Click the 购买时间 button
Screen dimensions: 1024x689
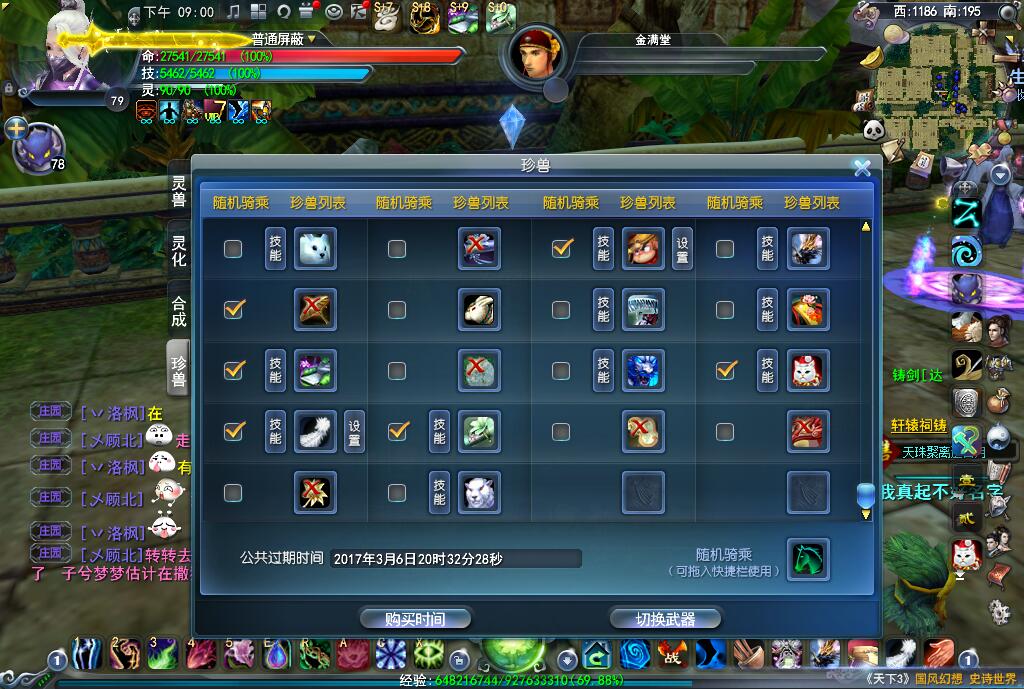point(415,619)
